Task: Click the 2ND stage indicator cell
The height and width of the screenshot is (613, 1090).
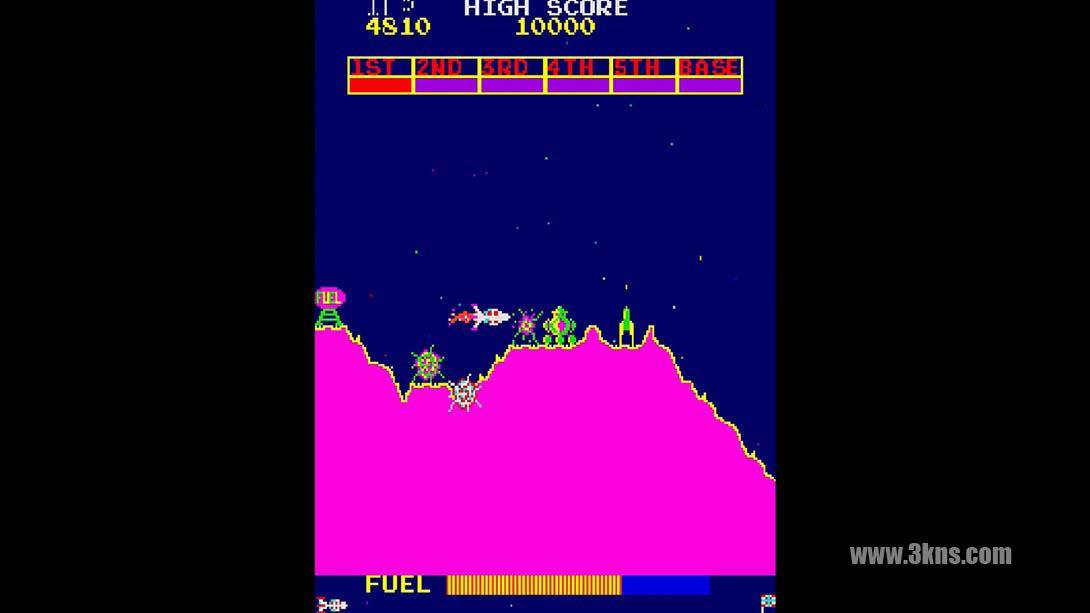Action: click(446, 76)
